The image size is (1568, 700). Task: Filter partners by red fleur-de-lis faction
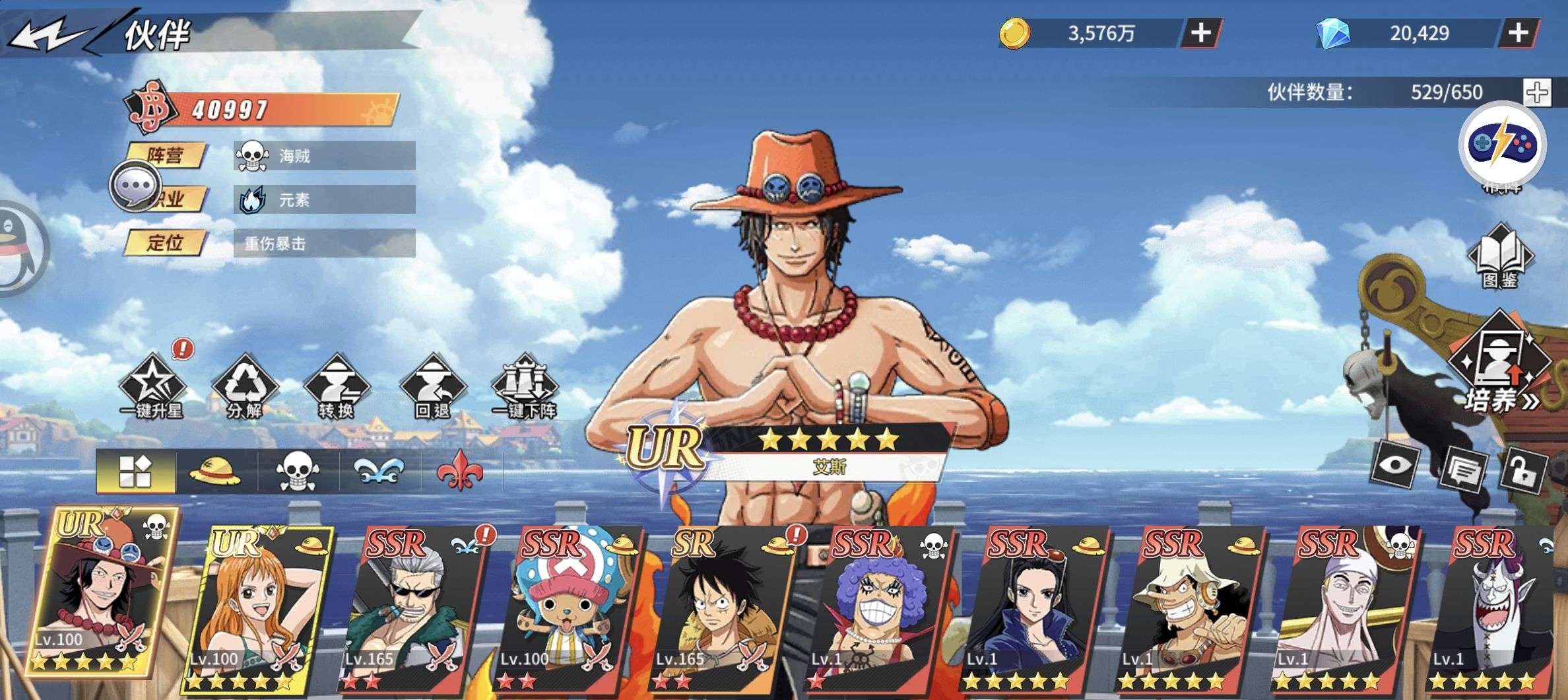click(x=459, y=472)
